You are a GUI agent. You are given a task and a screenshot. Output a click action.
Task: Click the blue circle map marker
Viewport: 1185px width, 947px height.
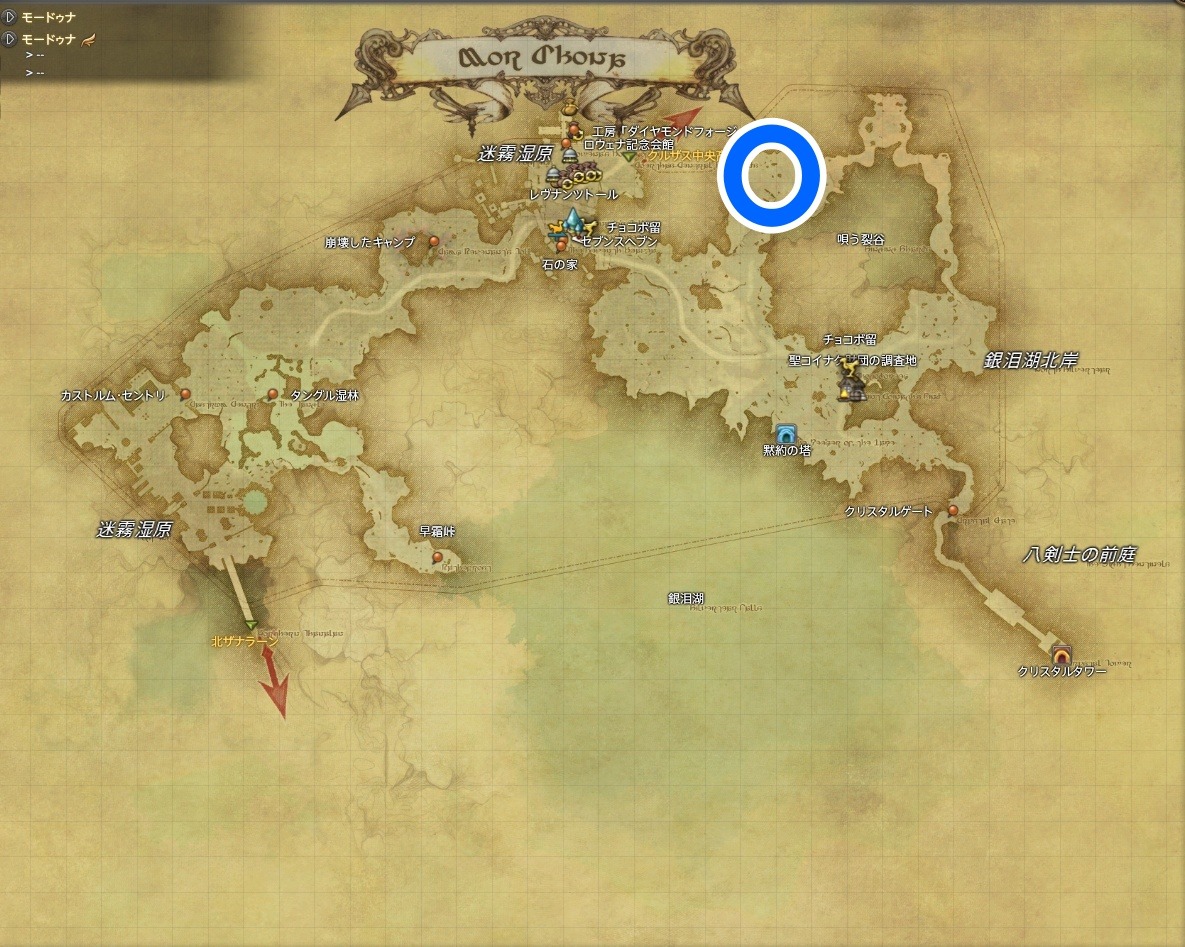[771, 176]
